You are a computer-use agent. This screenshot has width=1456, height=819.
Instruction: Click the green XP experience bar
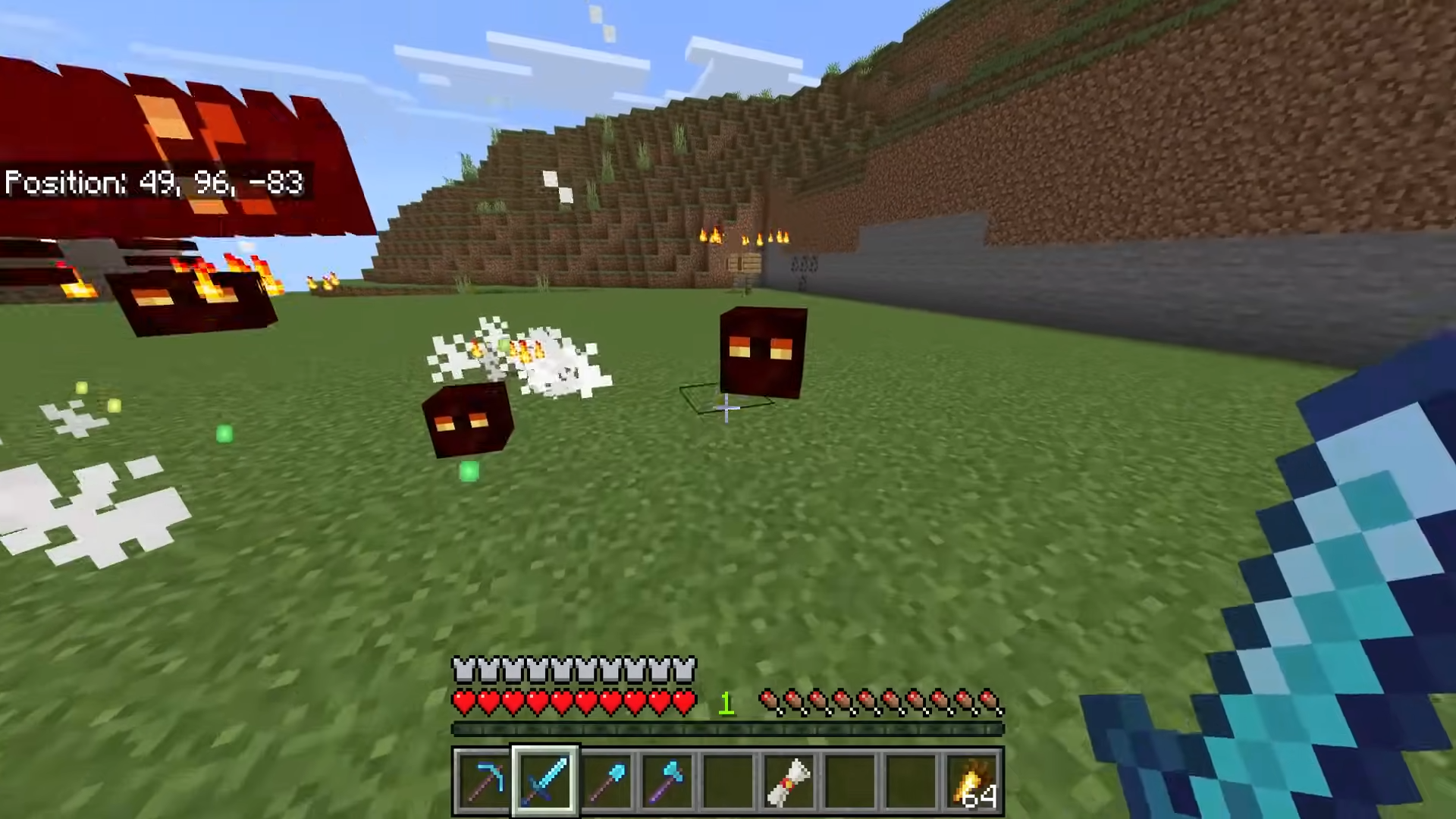tap(726, 730)
